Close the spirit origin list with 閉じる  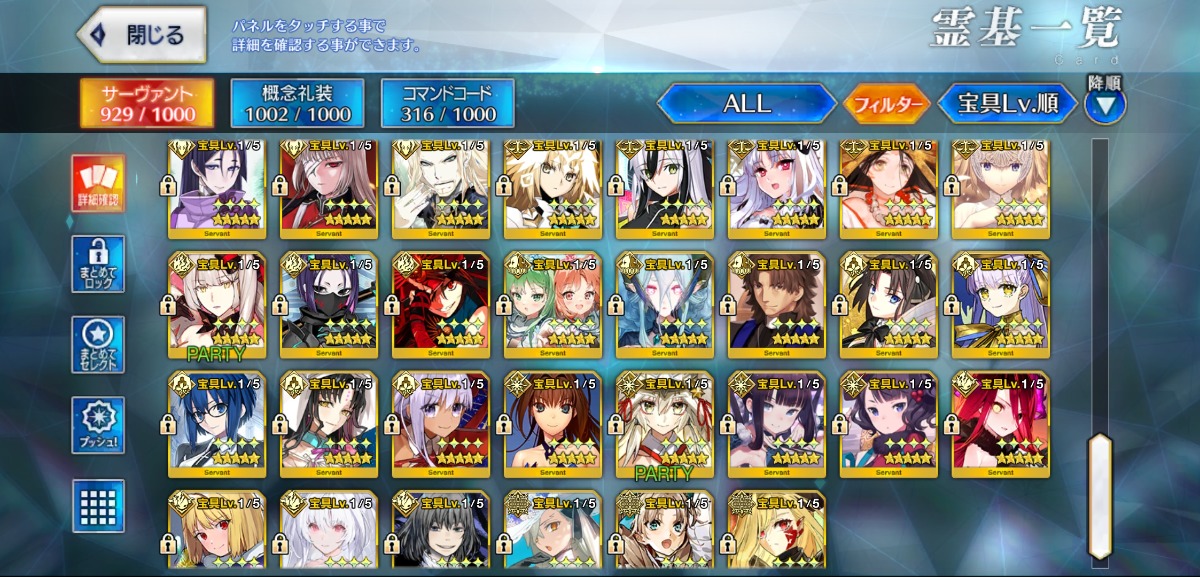[x=142, y=36]
